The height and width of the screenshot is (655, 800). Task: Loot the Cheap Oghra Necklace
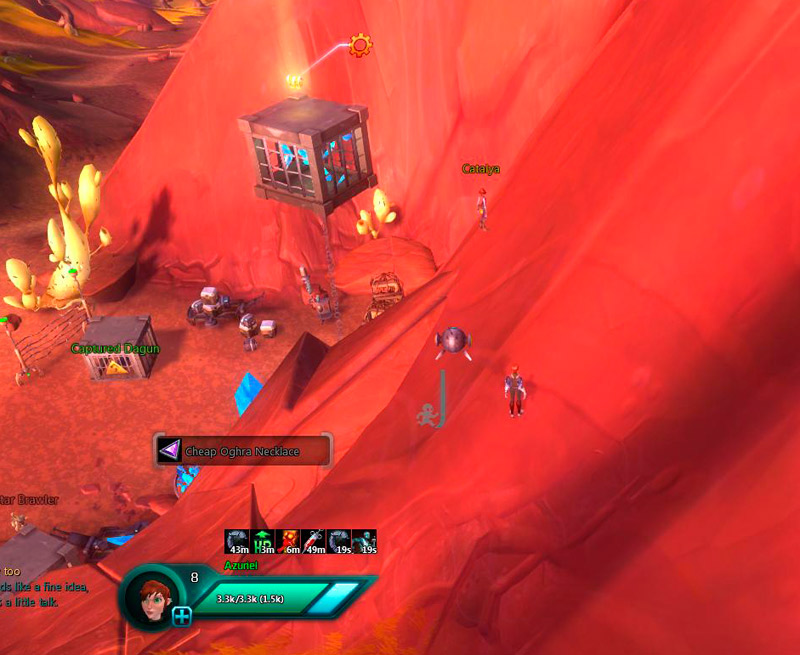242,451
